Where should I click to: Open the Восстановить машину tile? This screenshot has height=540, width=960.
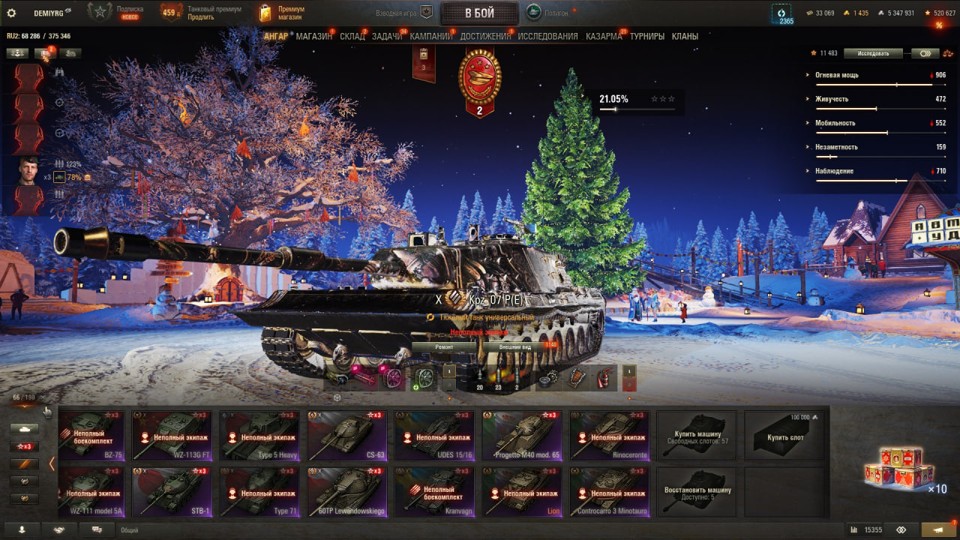pos(697,492)
